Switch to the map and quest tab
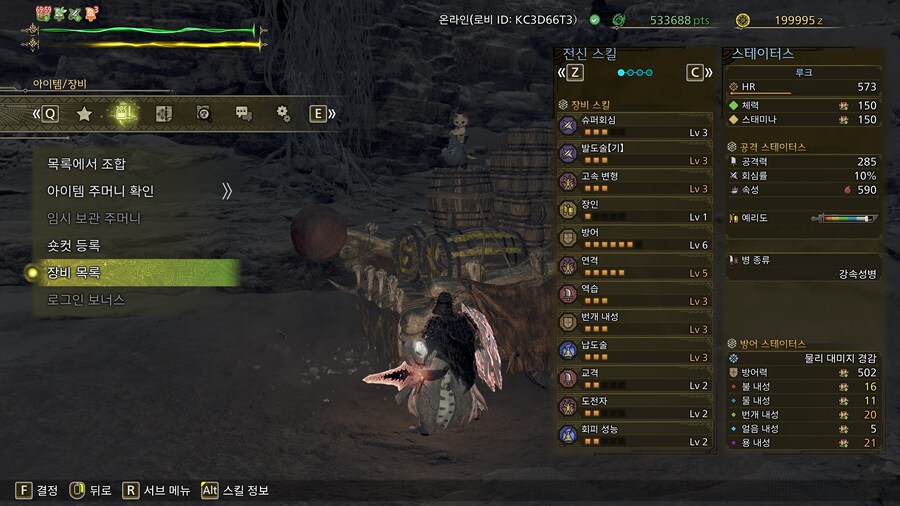Screen dimensions: 900x506 pos(165,114)
